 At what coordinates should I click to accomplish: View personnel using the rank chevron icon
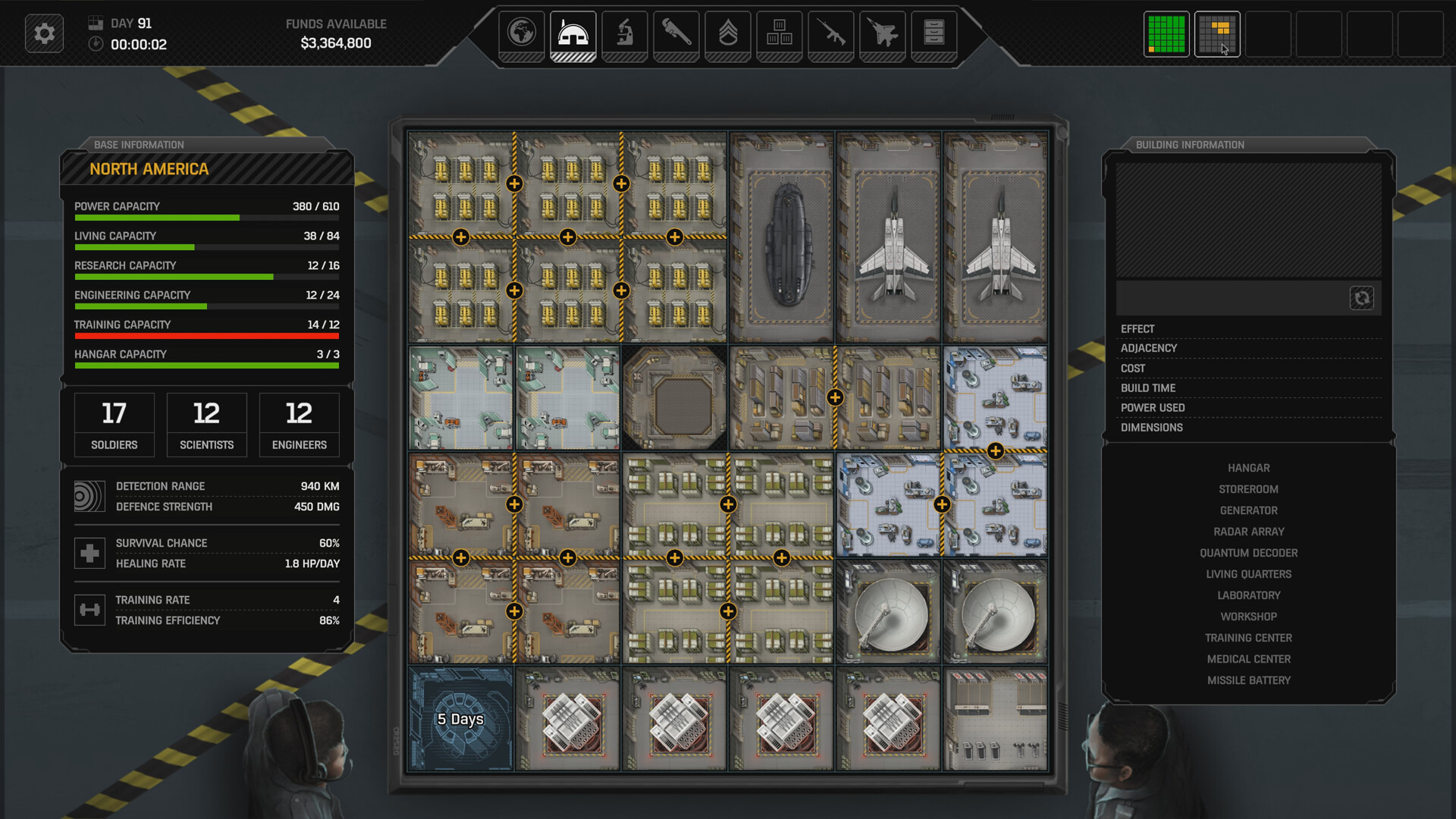(727, 33)
